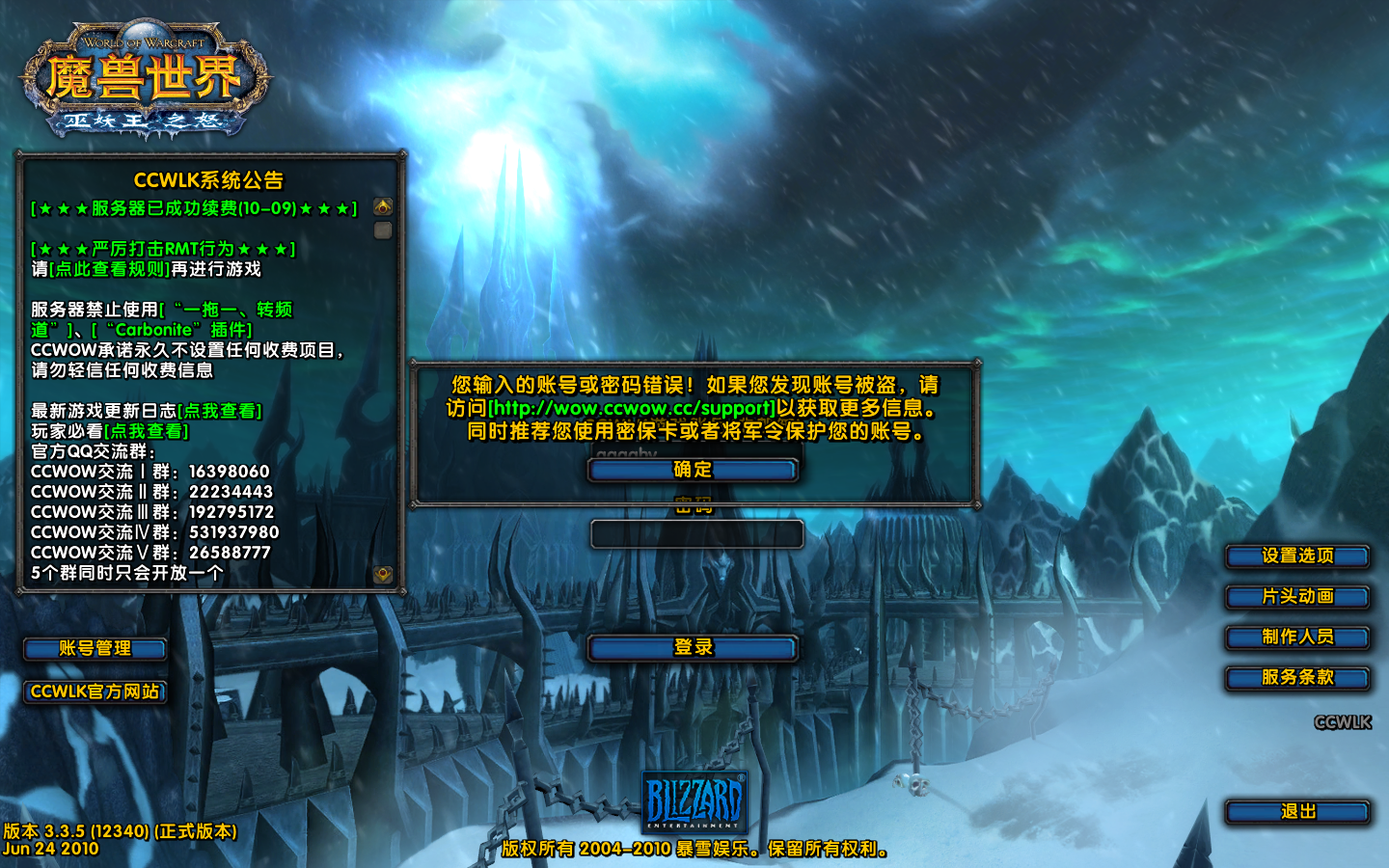This screenshot has width=1389, height=868.
Task: Open 设置选项 settings options
Action: [1297, 556]
